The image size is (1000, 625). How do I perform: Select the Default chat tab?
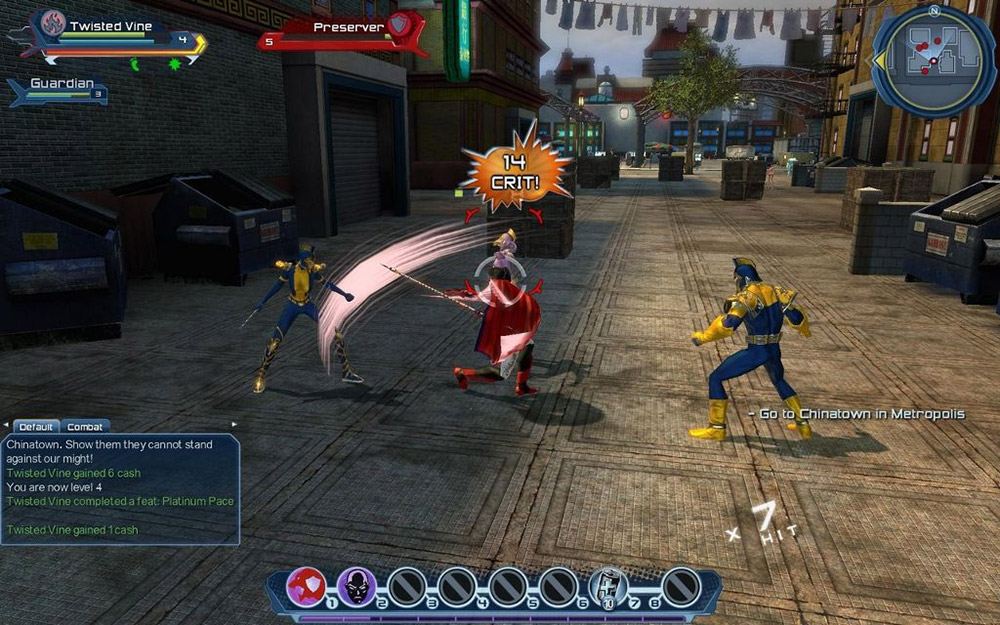coord(36,427)
